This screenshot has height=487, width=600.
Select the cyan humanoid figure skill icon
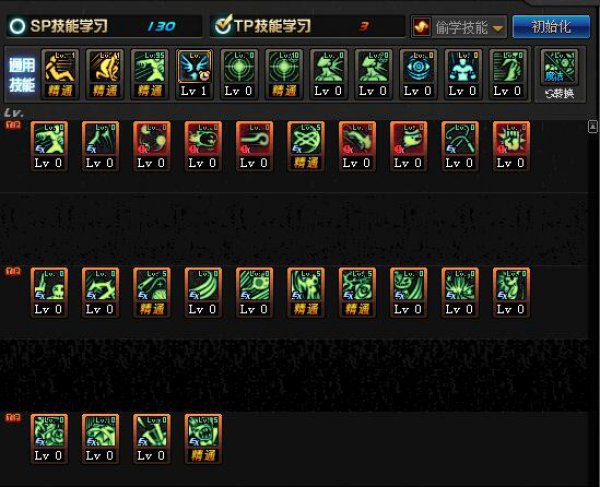pos(464,72)
